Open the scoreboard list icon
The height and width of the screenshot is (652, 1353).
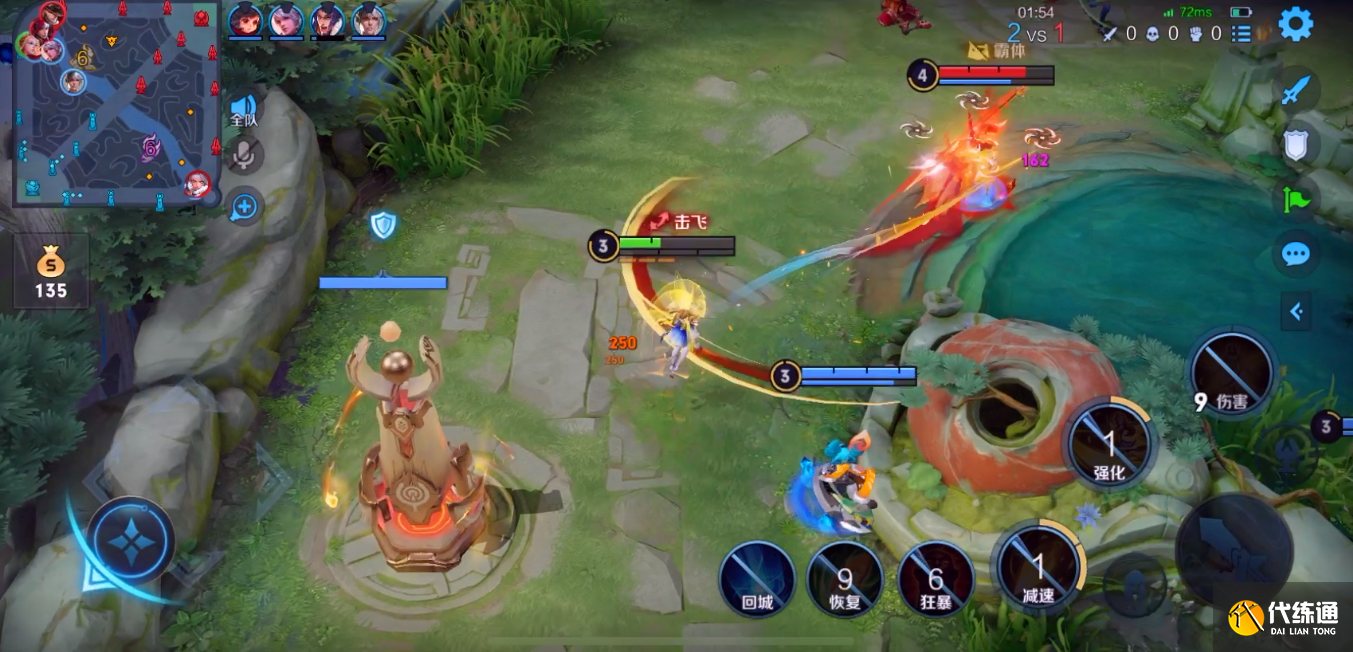tap(1241, 34)
